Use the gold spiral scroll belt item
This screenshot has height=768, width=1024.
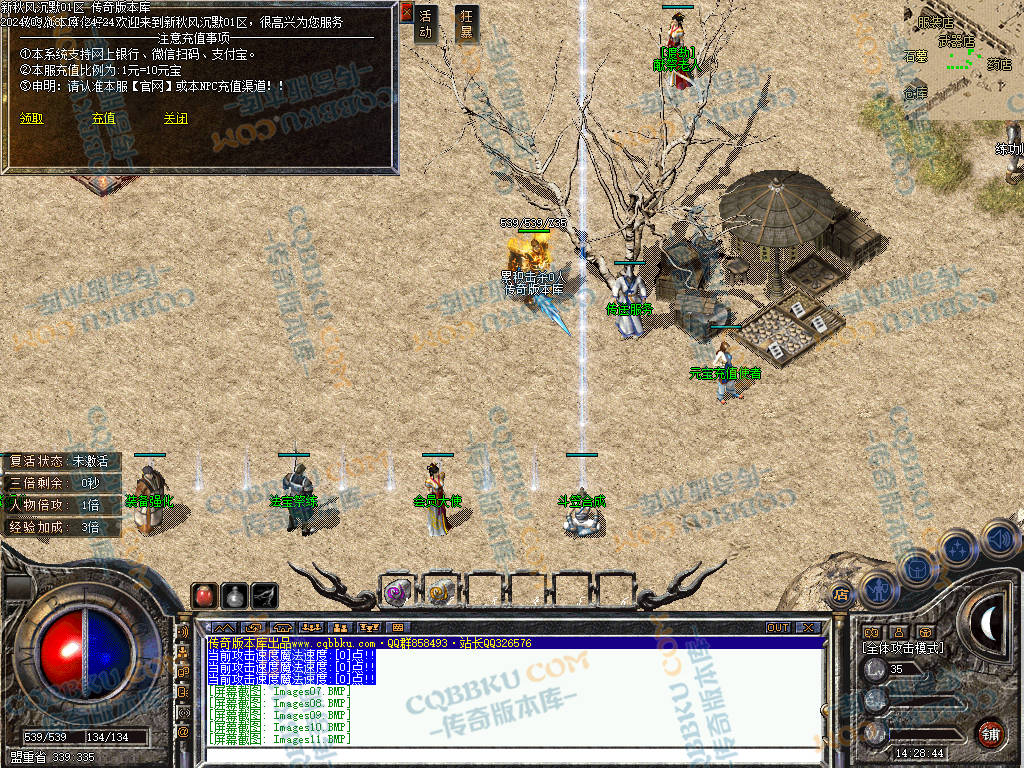coord(439,592)
